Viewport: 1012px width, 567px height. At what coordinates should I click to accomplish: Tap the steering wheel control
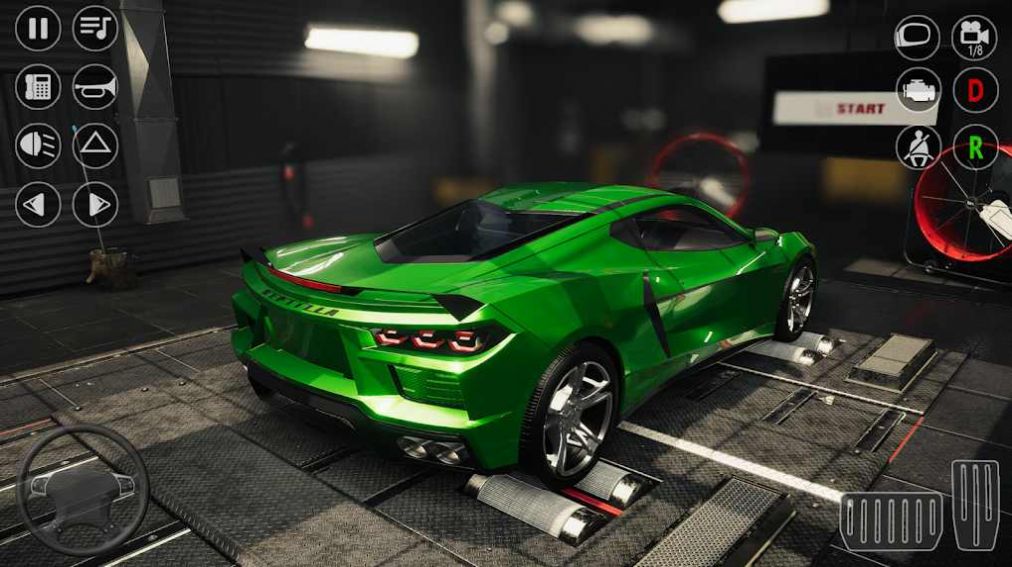(x=84, y=490)
